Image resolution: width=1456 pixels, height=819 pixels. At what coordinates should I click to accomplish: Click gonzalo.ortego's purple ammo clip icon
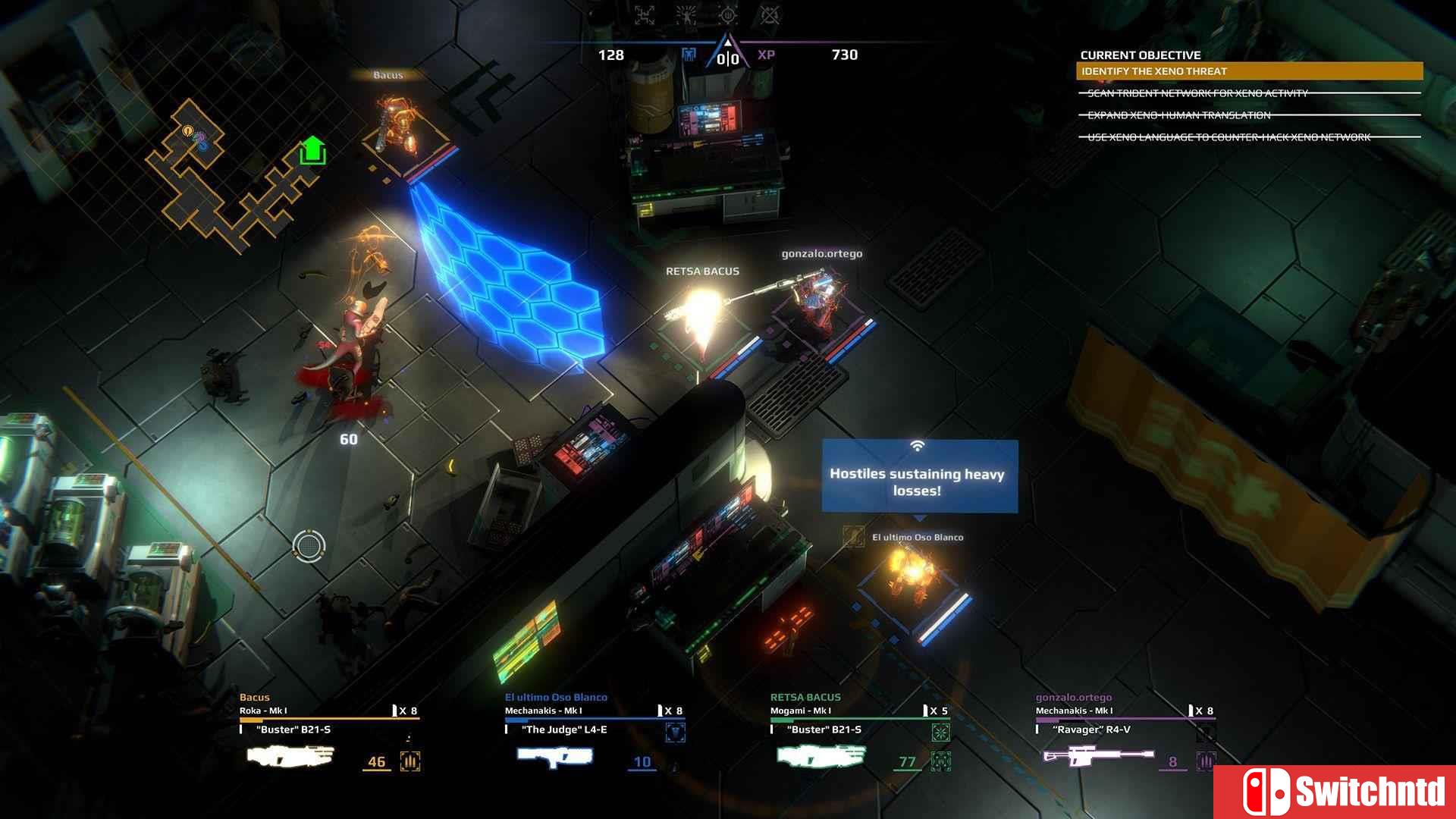click(1206, 761)
